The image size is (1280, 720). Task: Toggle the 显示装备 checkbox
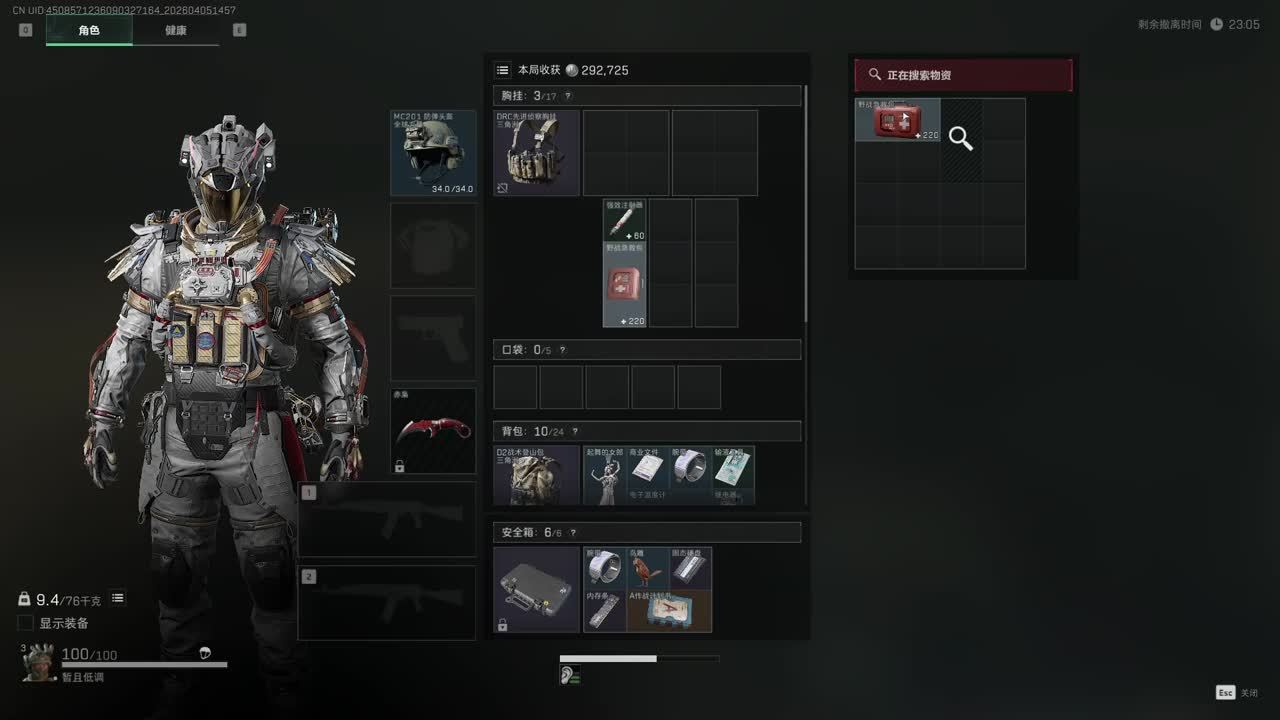tap(26, 623)
